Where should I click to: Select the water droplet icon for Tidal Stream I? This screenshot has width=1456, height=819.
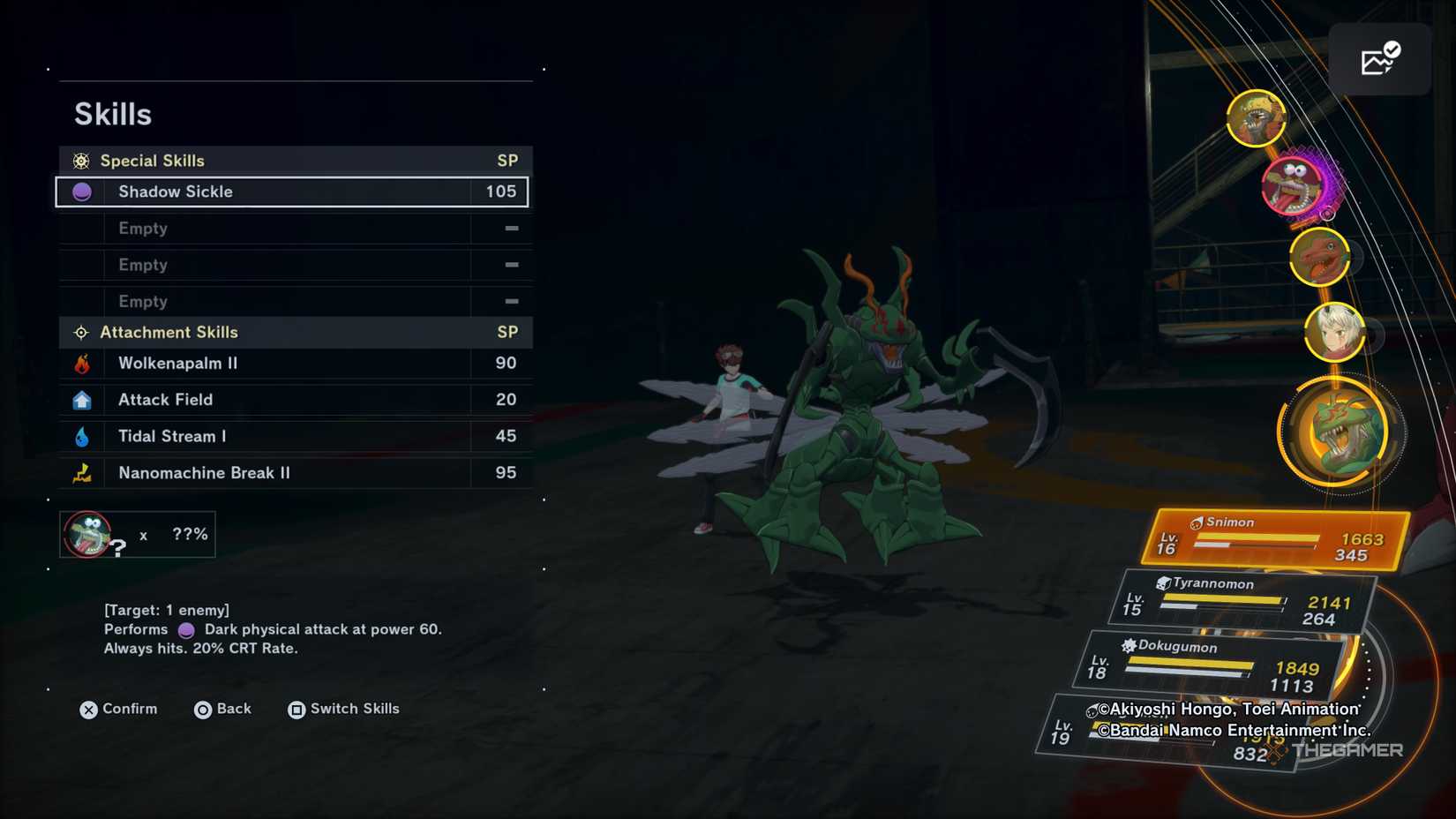(81, 435)
